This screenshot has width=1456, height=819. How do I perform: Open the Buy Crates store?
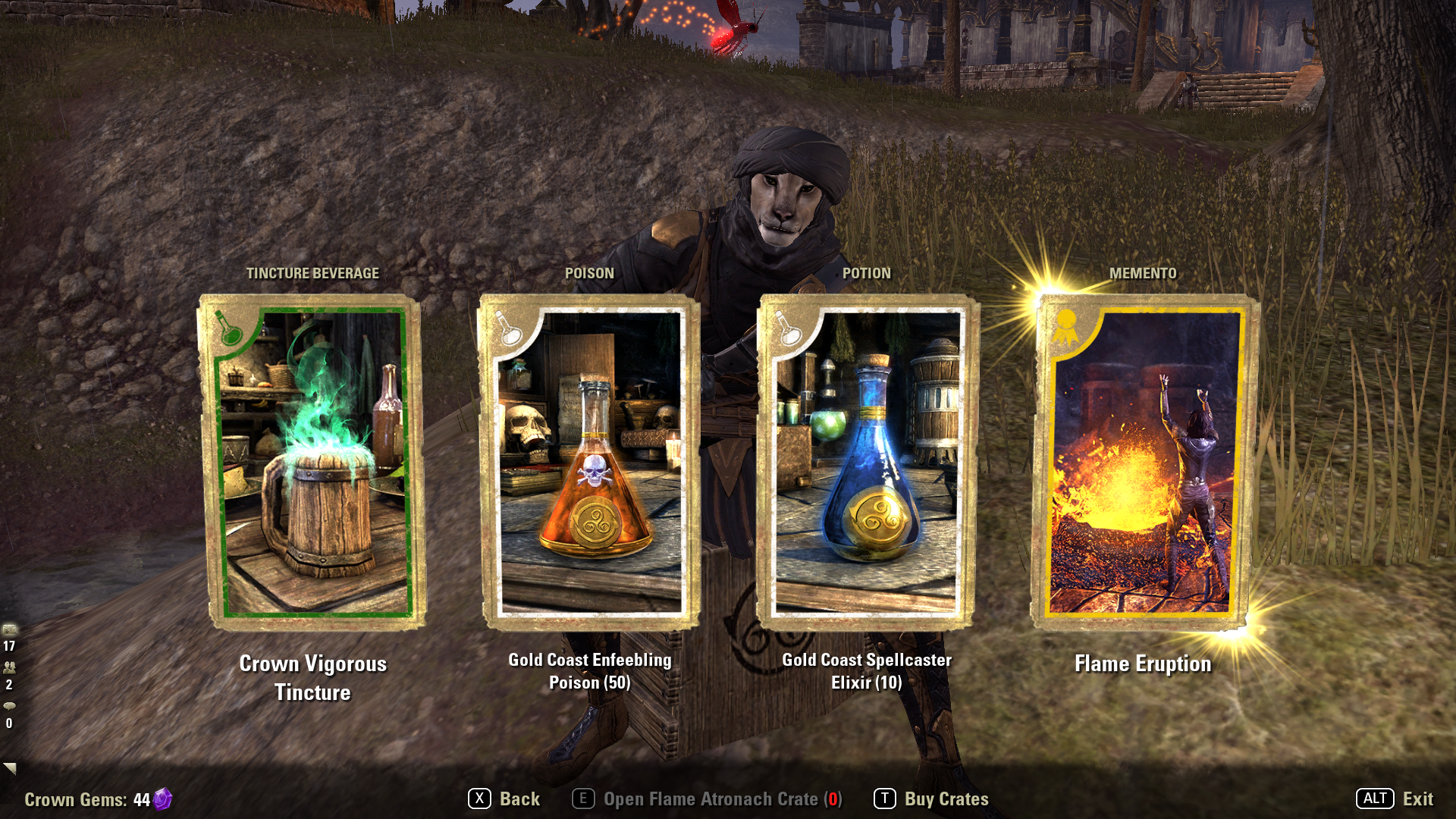pos(932,799)
